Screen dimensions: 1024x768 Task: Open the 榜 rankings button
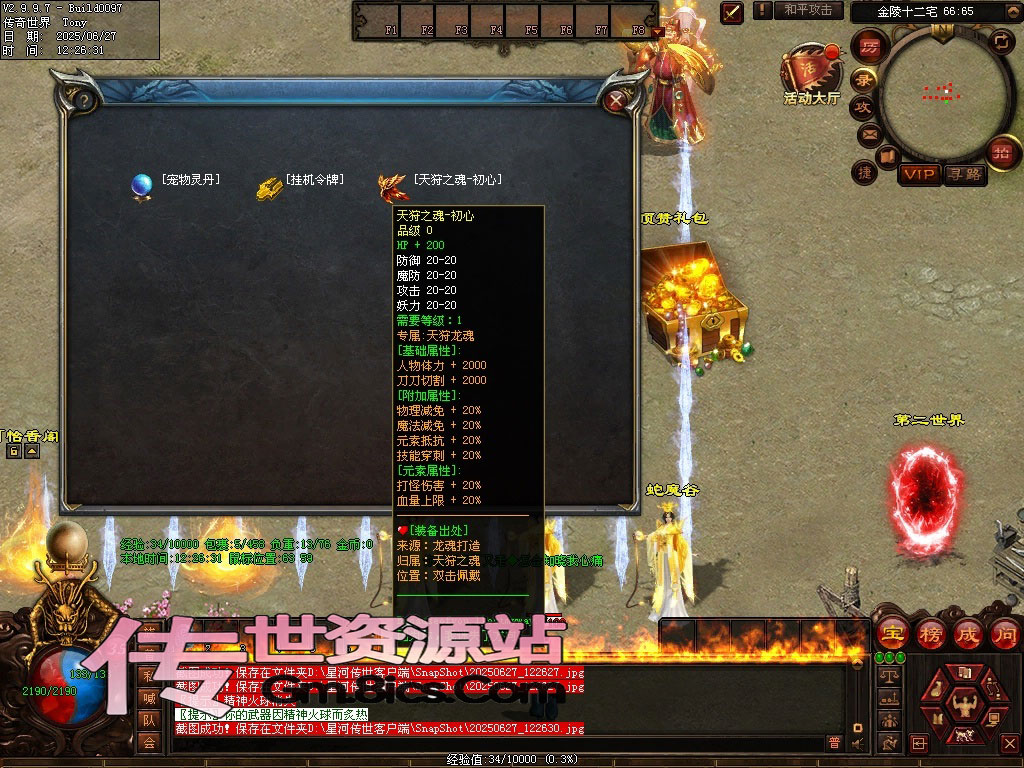click(x=930, y=633)
